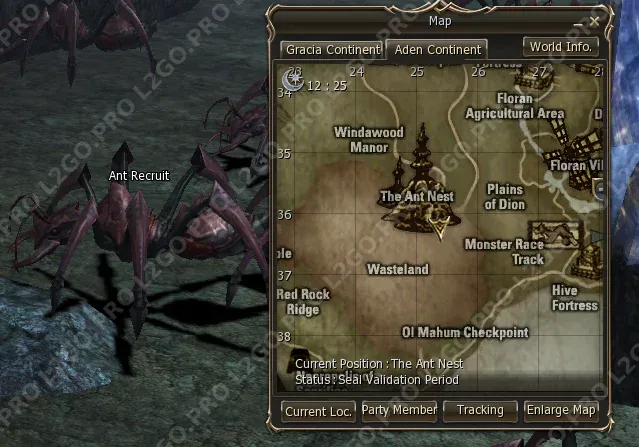Show Party Member locations
The height and width of the screenshot is (447, 639).
click(399, 410)
